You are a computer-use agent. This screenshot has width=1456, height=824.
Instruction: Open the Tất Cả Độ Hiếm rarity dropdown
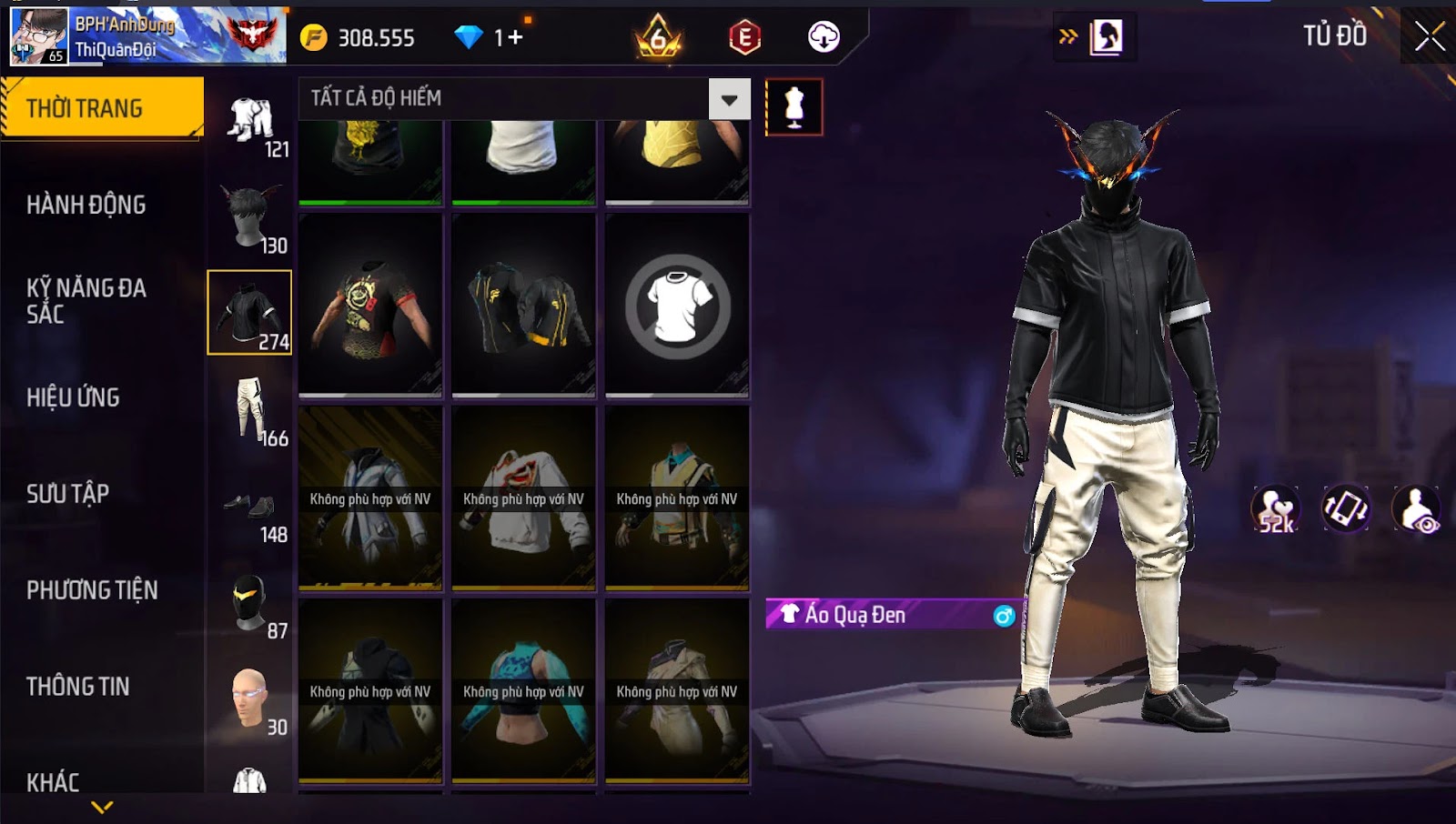[729, 99]
